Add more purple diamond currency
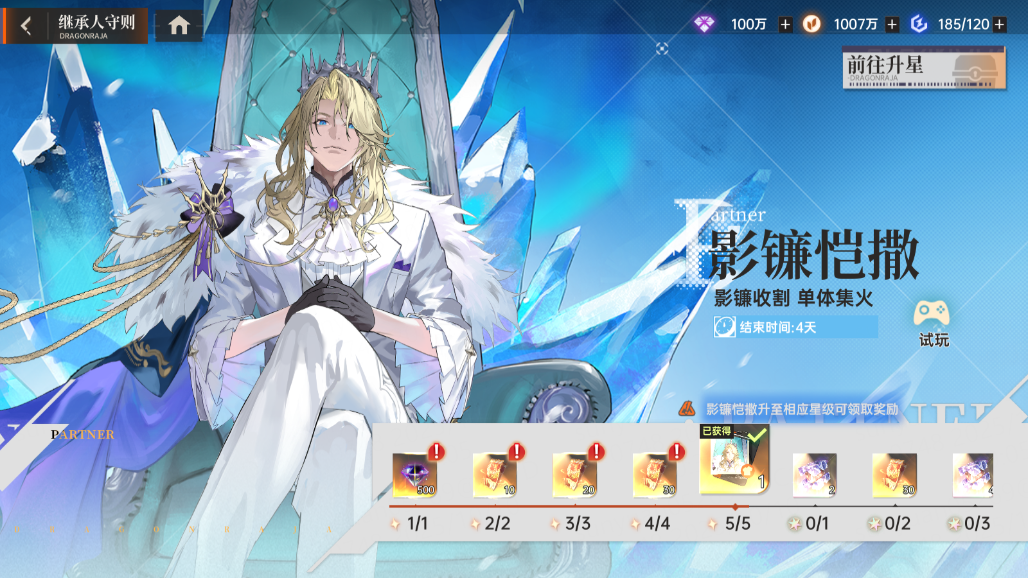Image resolution: width=1028 pixels, height=578 pixels. click(x=785, y=24)
